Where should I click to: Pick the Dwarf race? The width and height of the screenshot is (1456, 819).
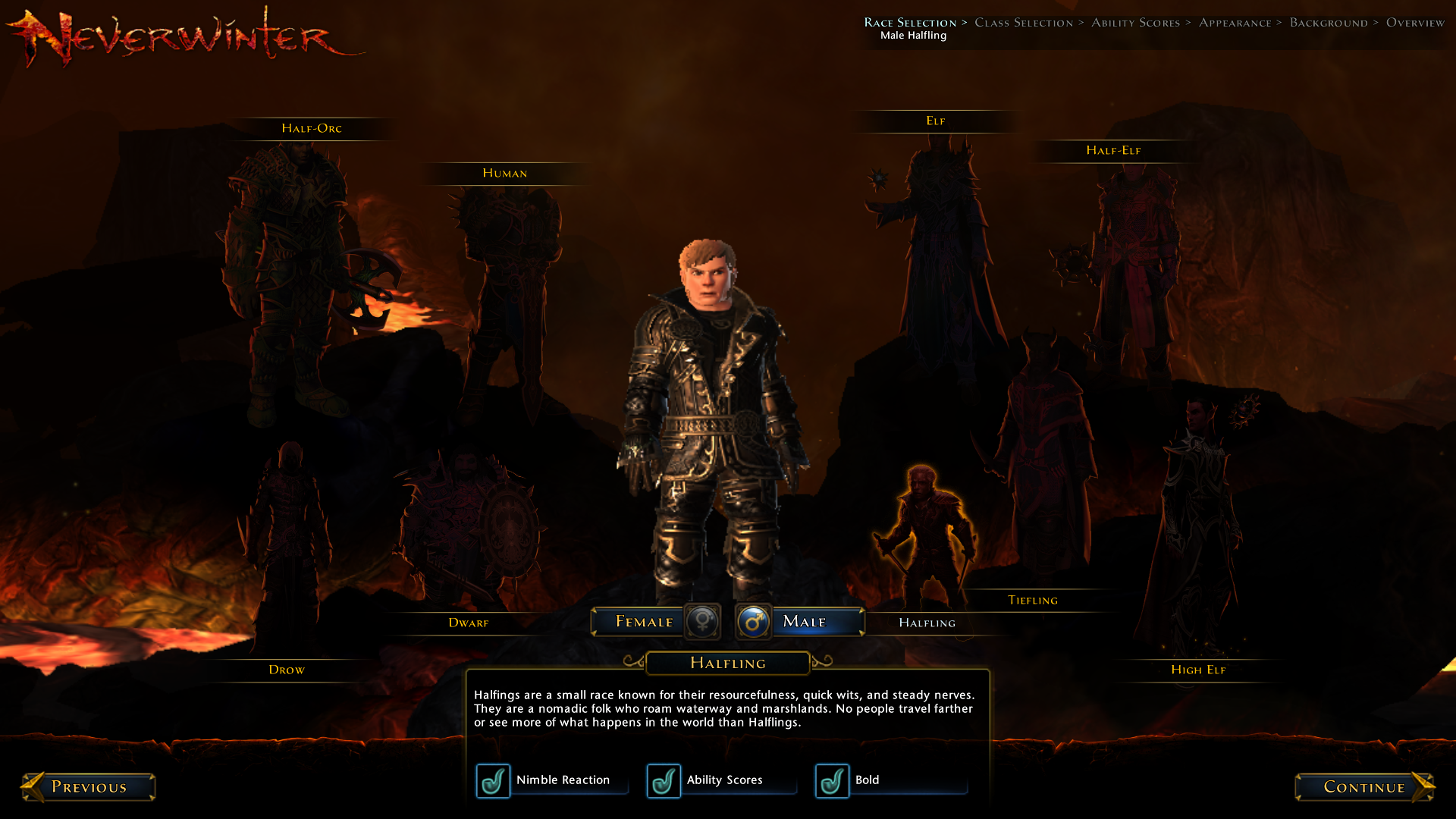point(468,623)
